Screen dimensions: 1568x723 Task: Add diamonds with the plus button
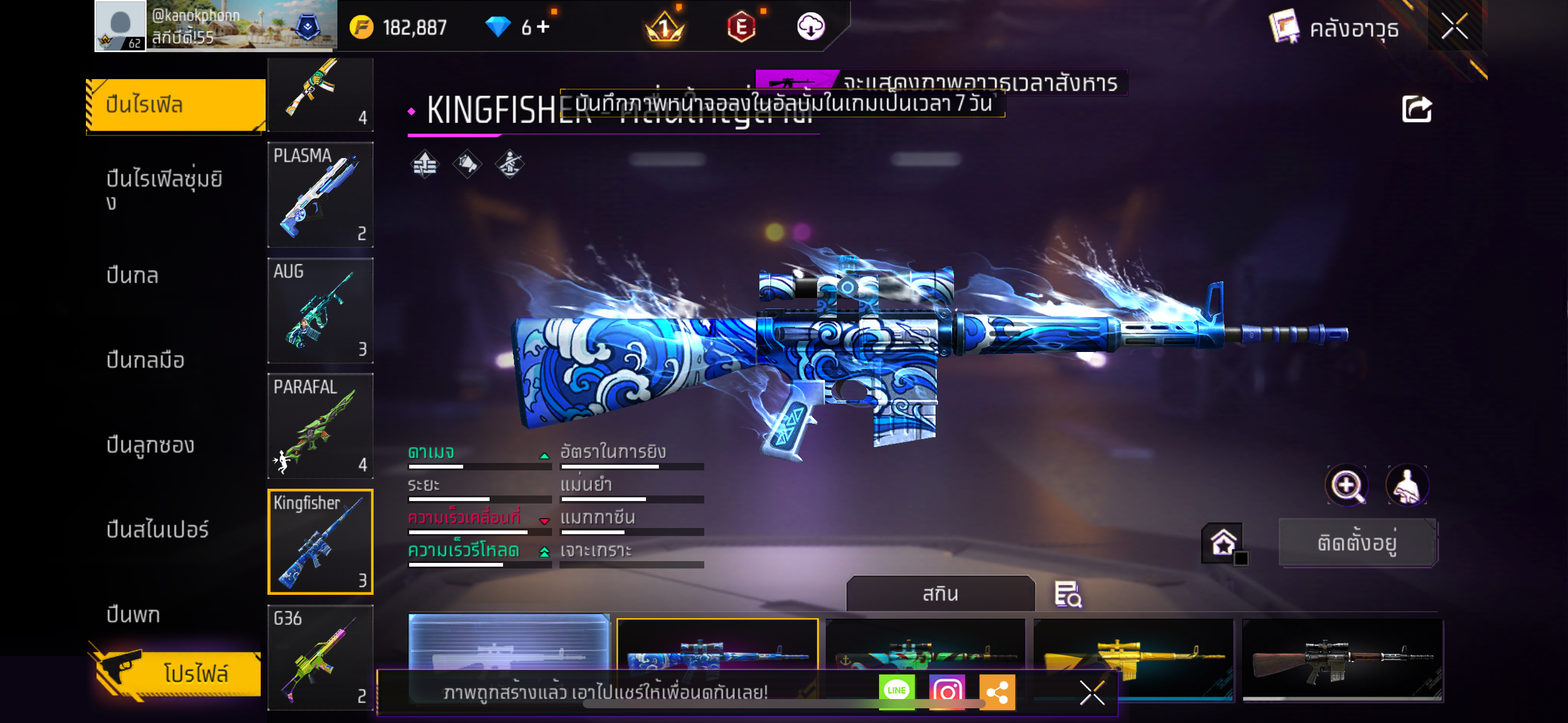click(x=543, y=26)
